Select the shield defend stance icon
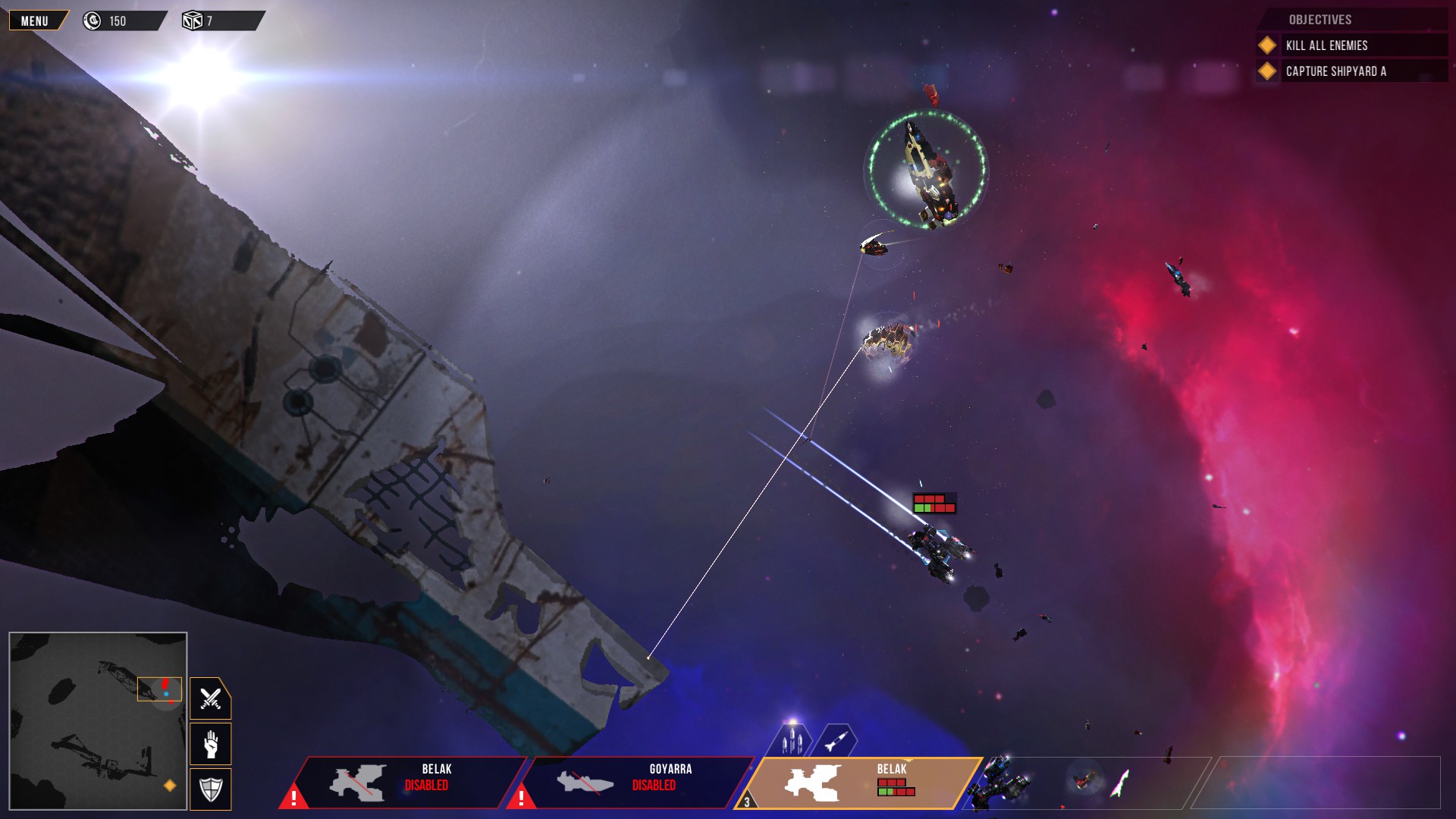1456x819 pixels. 210,789
